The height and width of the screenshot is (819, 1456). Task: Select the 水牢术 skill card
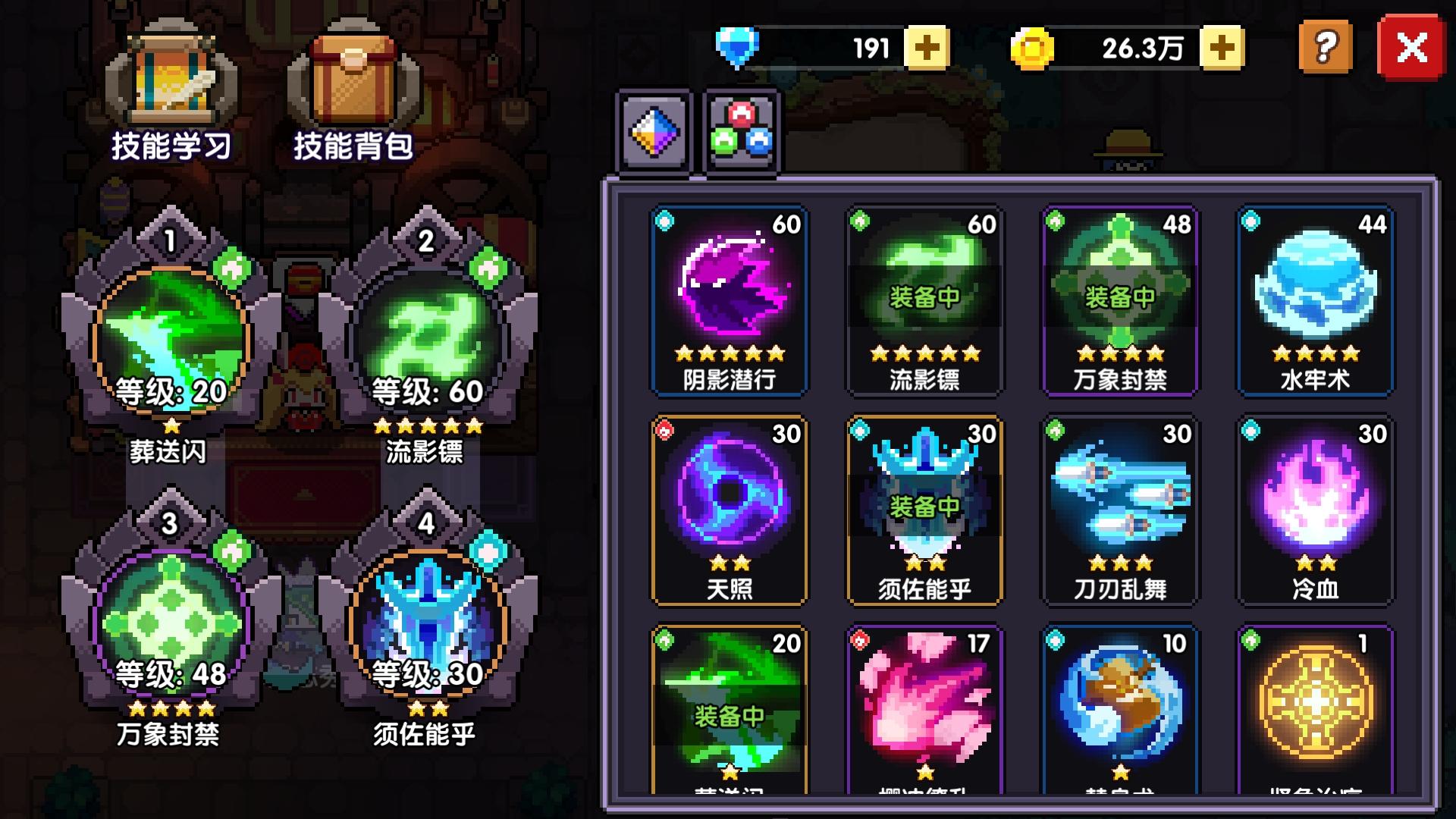[1316, 300]
